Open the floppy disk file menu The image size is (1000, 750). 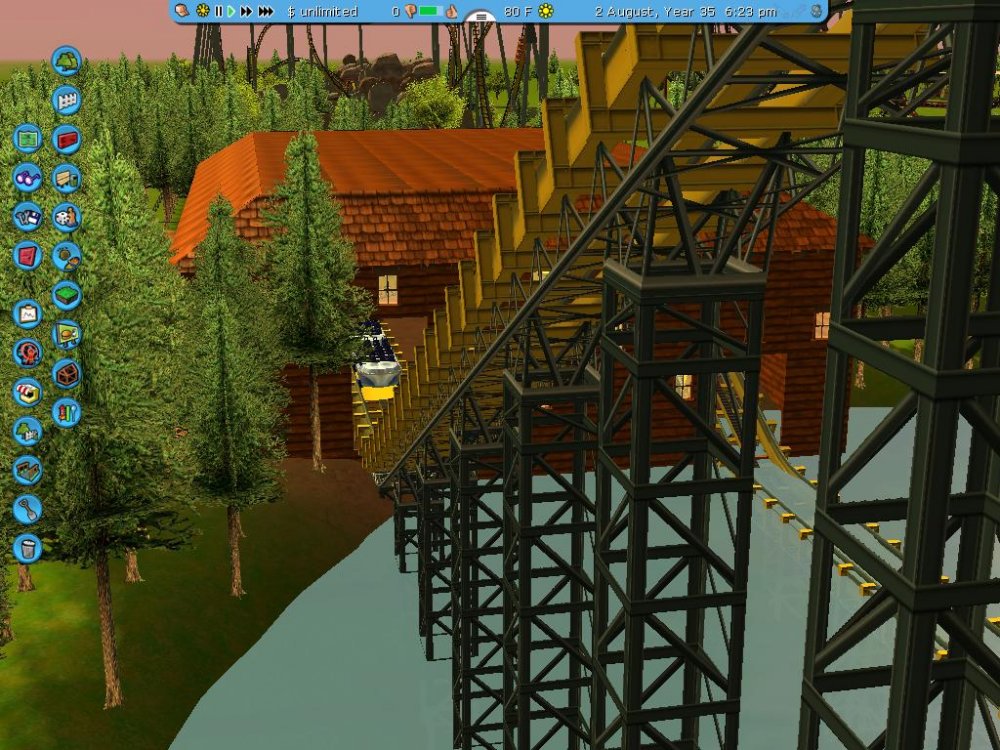pos(27,216)
